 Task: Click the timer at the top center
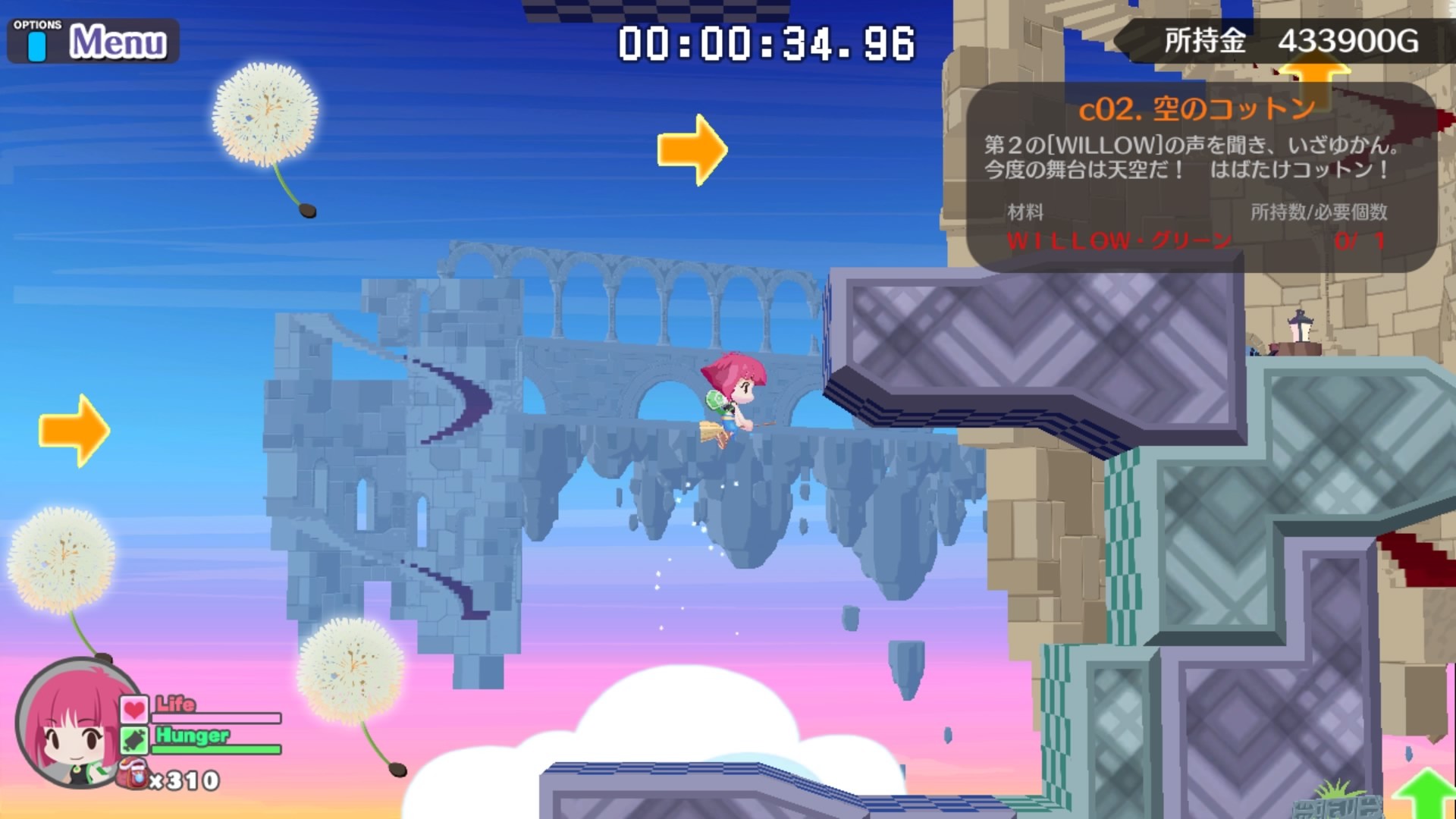762,42
